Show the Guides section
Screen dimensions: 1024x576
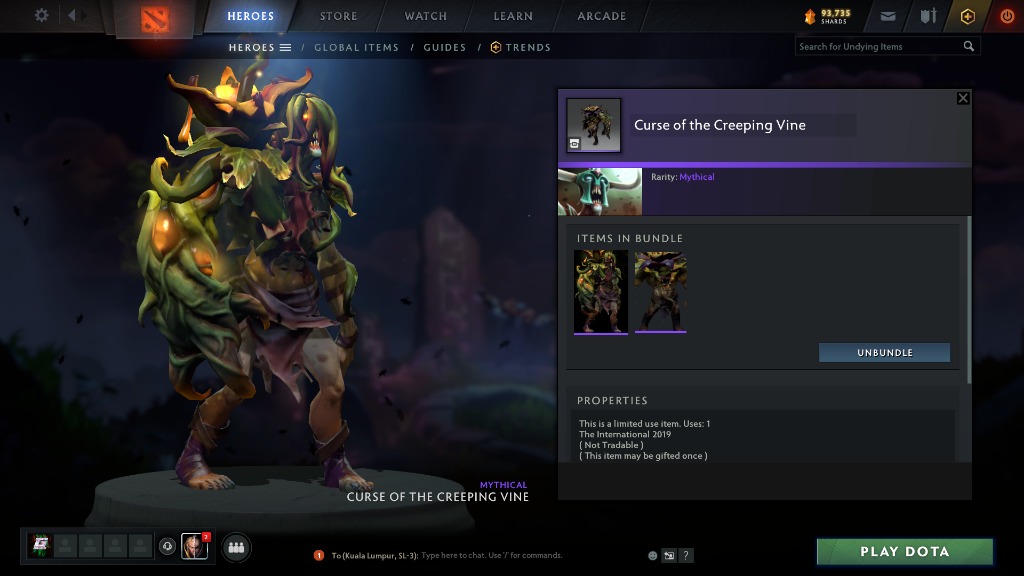tap(444, 47)
